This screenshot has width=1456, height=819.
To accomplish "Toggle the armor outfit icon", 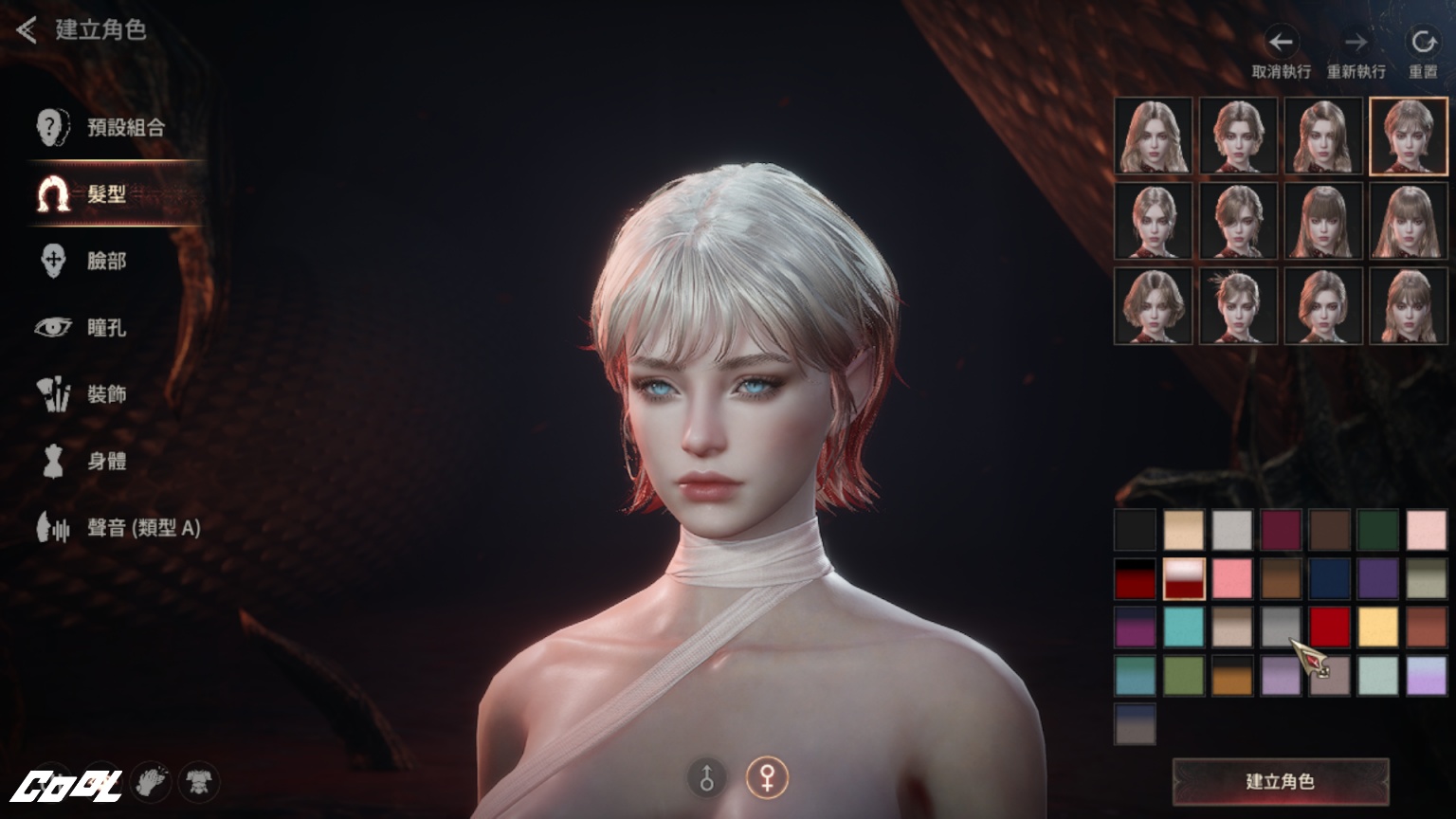I will click(198, 782).
